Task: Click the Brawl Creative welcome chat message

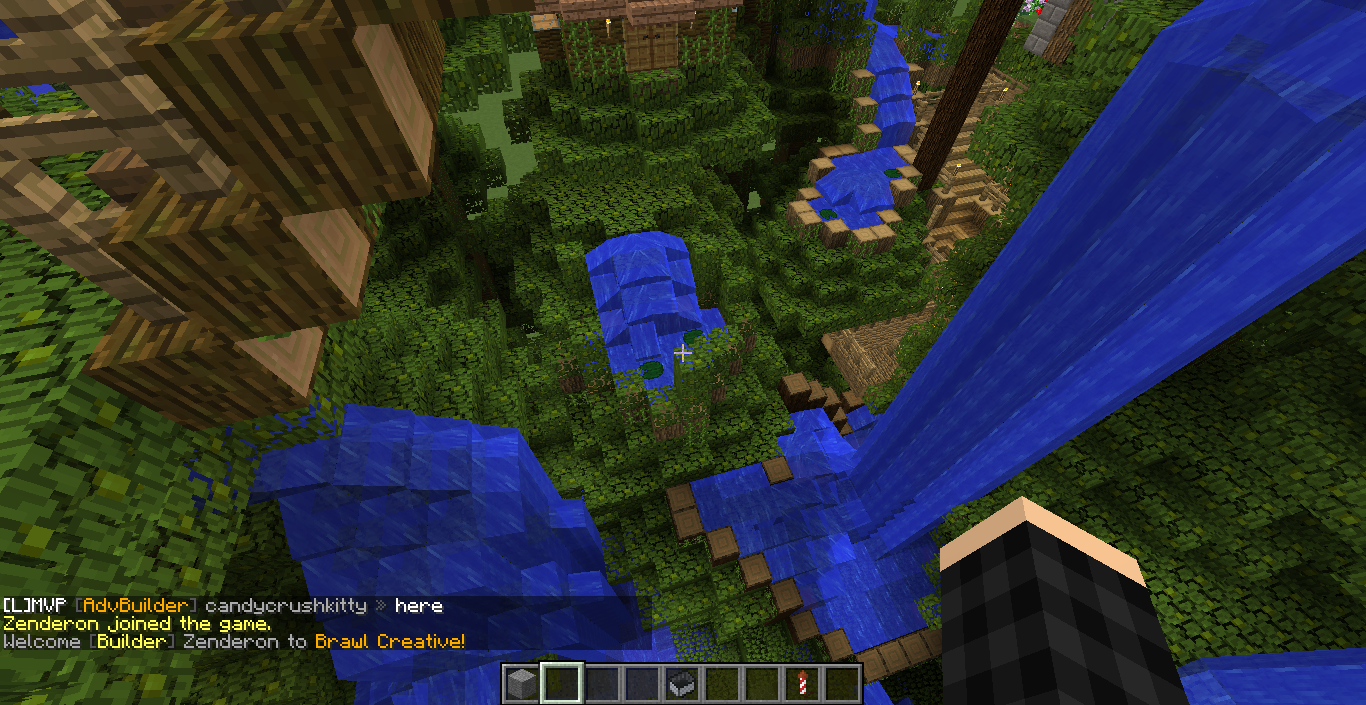Action: click(234, 642)
